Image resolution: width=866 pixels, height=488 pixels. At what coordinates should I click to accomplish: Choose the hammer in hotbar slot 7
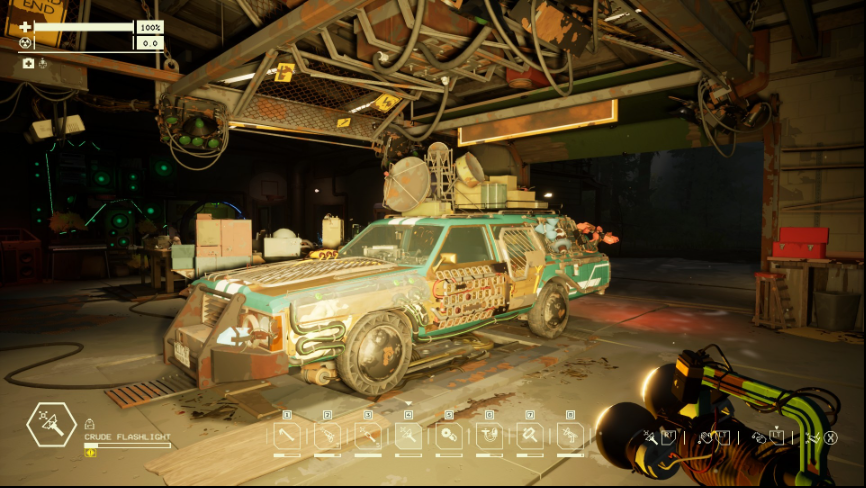[529, 435]
